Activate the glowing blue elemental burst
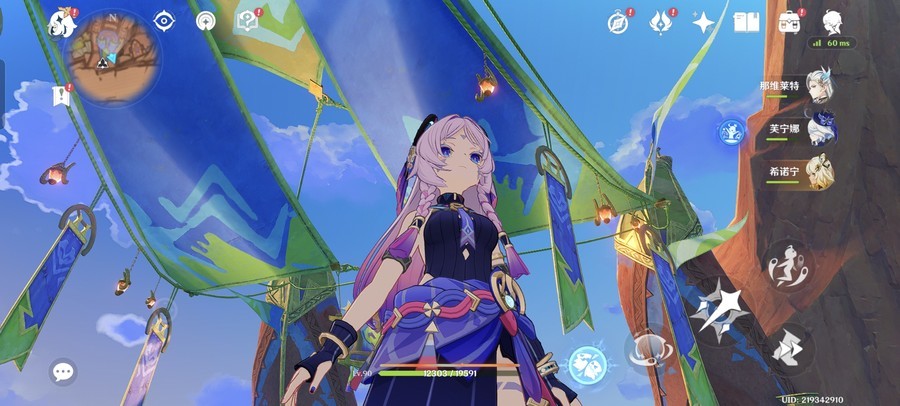This screenshot has width=900, height=406. click(x=588, y=365)
